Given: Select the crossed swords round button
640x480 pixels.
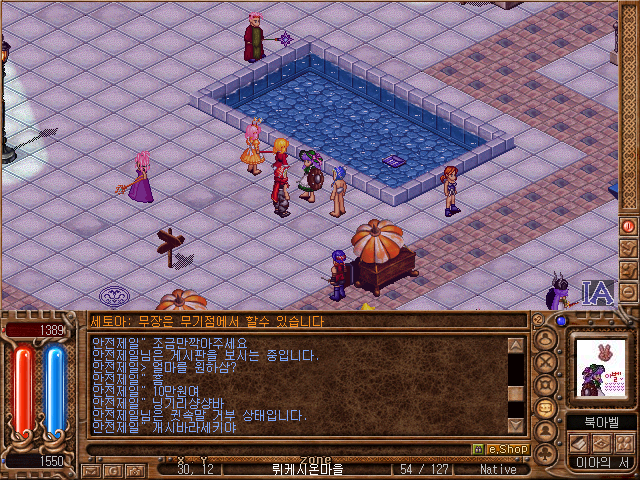Looking at the screenshot, I should (x=546, y=361).
